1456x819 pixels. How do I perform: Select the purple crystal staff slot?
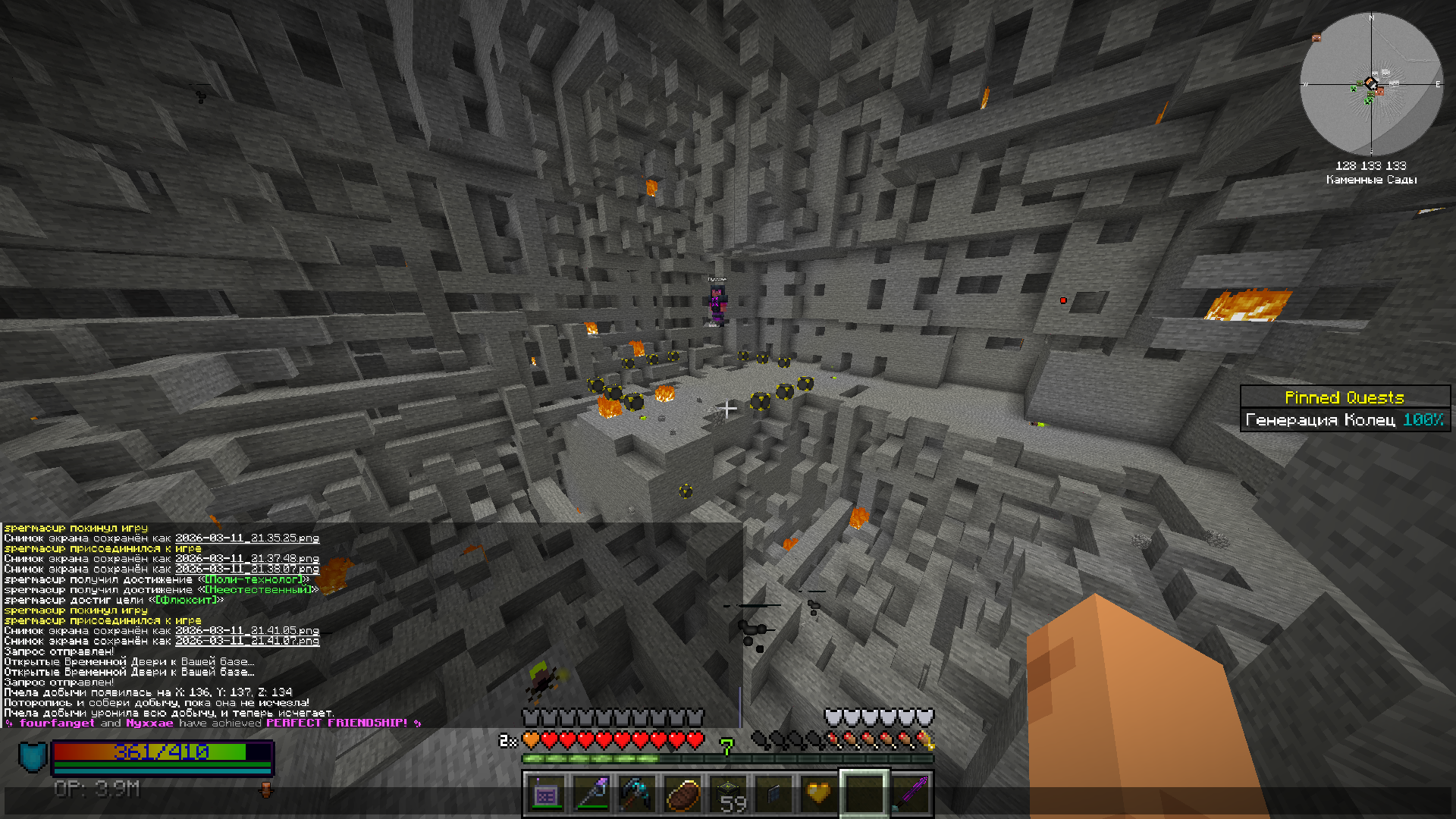click(592, 795)
